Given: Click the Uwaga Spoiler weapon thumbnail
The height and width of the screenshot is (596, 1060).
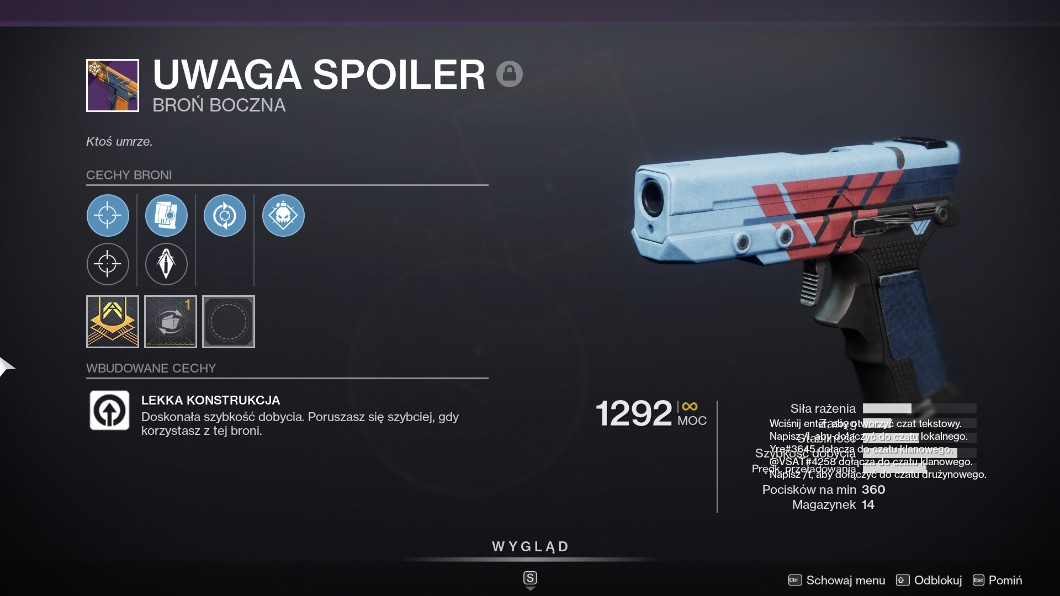Looking at the screenshot, I should click(112, 85).
